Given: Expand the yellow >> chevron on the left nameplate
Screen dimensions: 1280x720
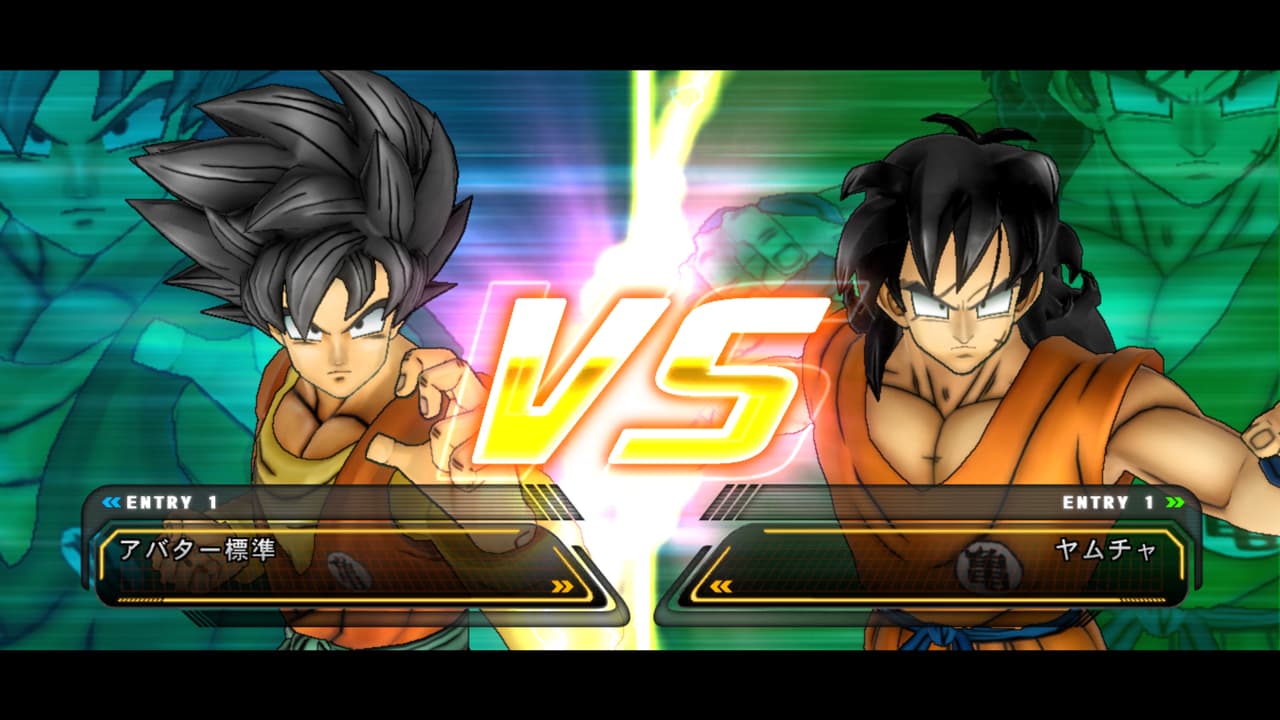Looking at the screenshot, I should tap(561, 588).
